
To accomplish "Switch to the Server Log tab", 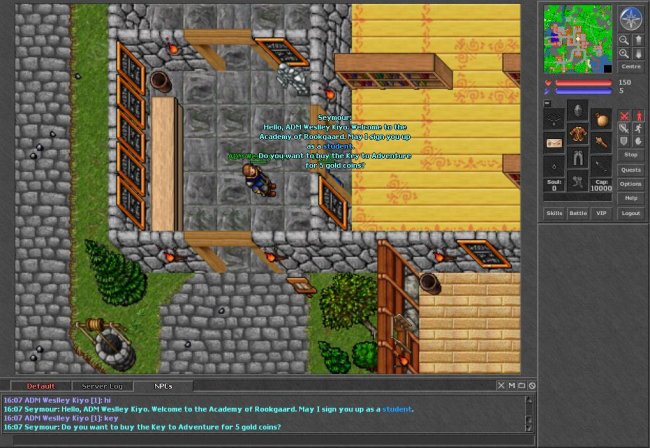I will [x=102, y=385].
